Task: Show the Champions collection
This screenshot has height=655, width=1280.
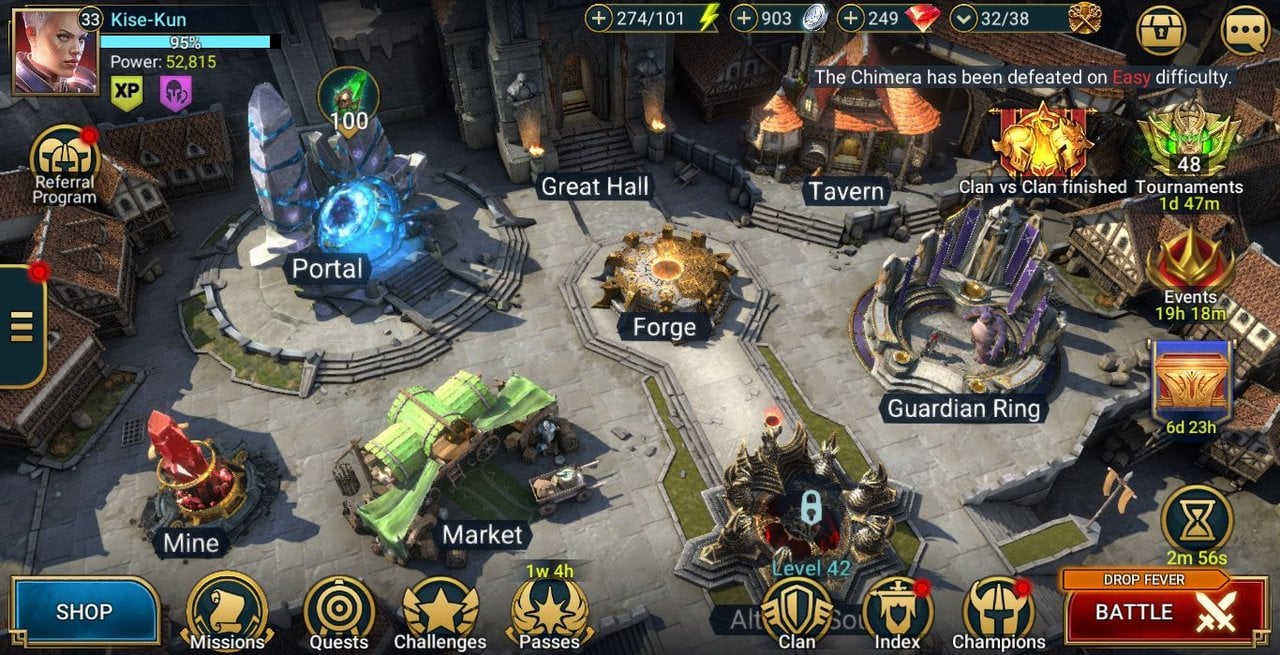Action: coord(998,609)
